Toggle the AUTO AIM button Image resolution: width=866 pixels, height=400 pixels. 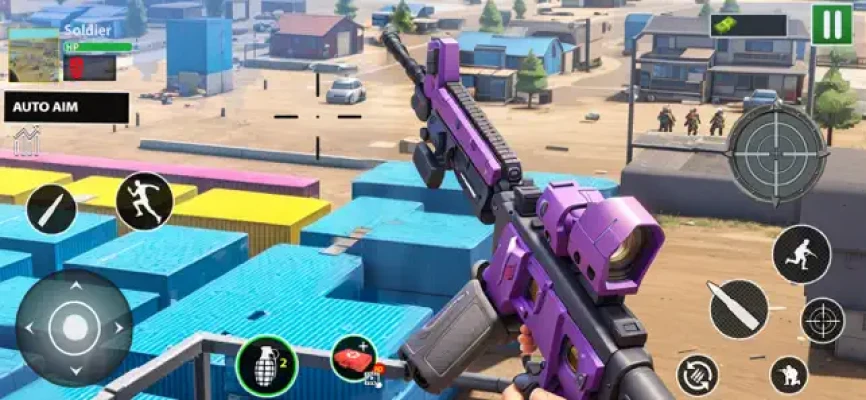(x=66, y=108)
